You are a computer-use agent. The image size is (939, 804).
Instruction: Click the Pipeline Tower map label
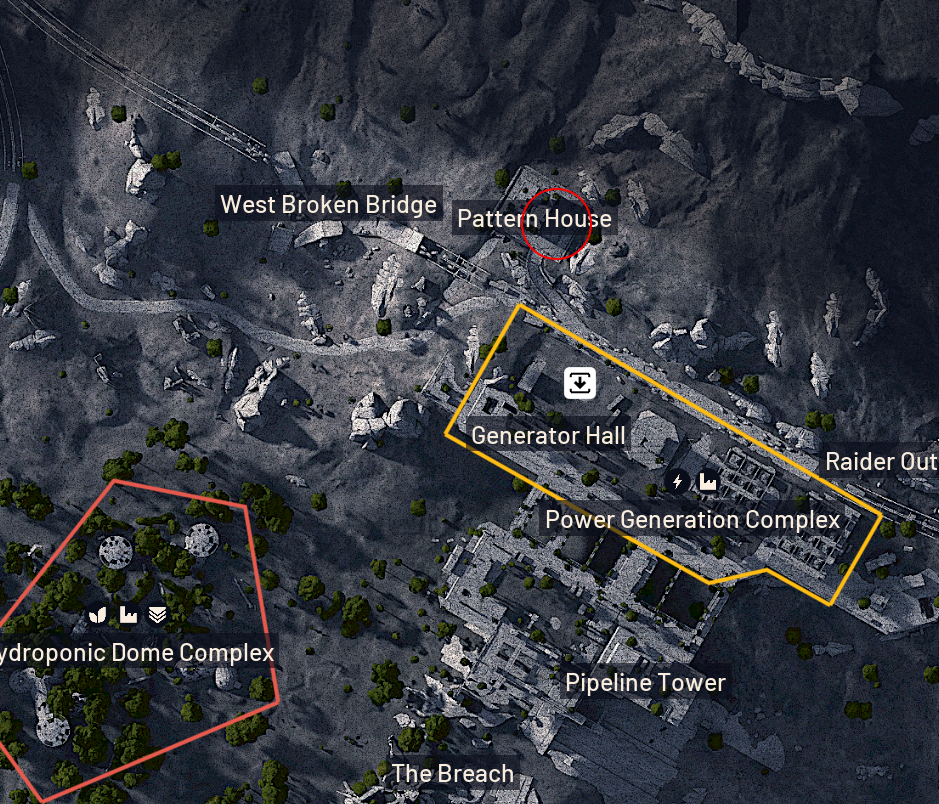tap(645, 683)
